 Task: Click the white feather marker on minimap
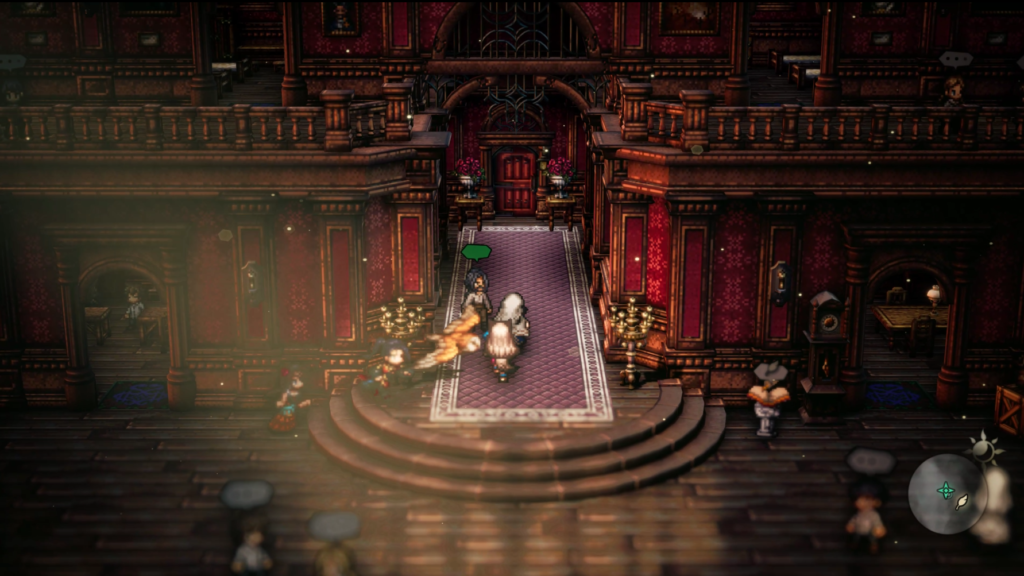tap(962, 503)
